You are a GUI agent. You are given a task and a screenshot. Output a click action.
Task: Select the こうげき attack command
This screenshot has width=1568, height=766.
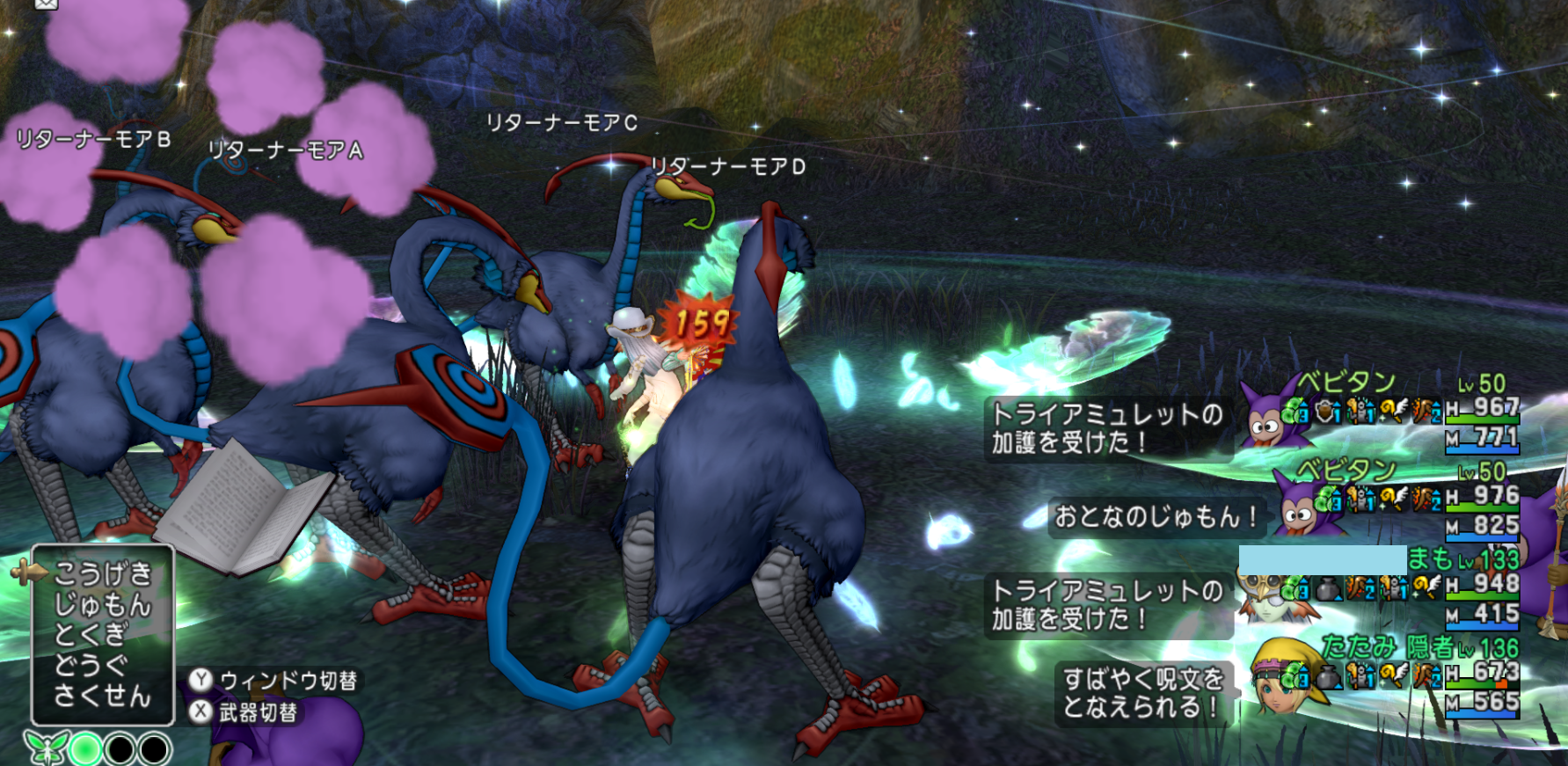point(103,574)
